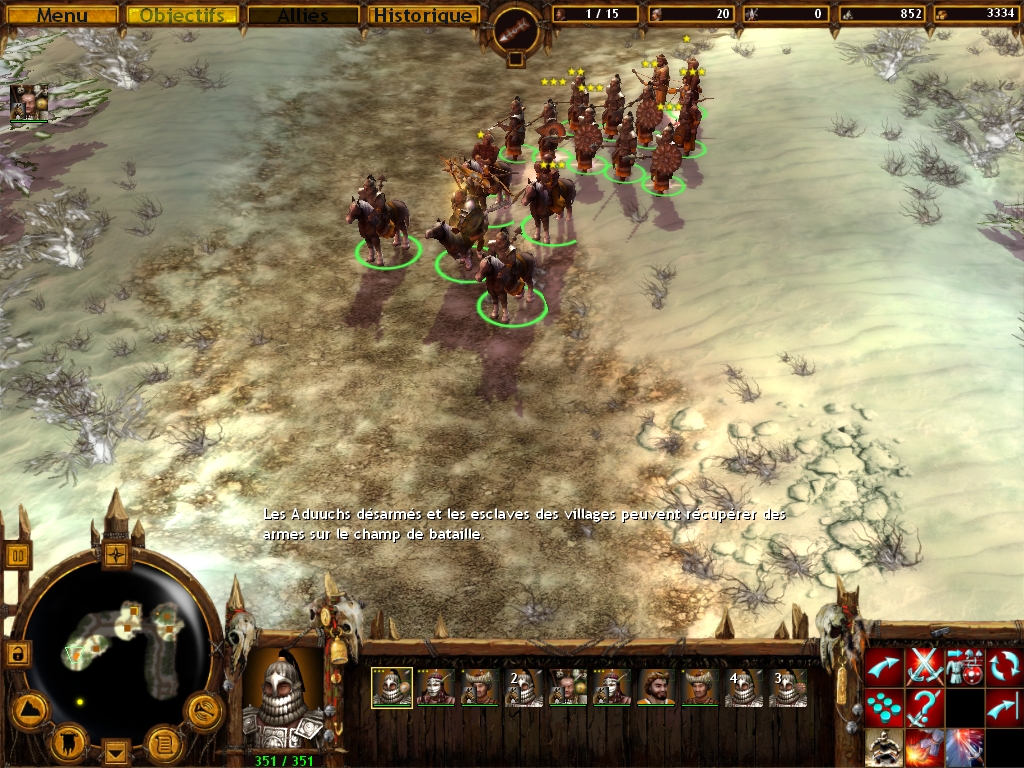
Task: Open the Menu button
Action: pos(62,15)
